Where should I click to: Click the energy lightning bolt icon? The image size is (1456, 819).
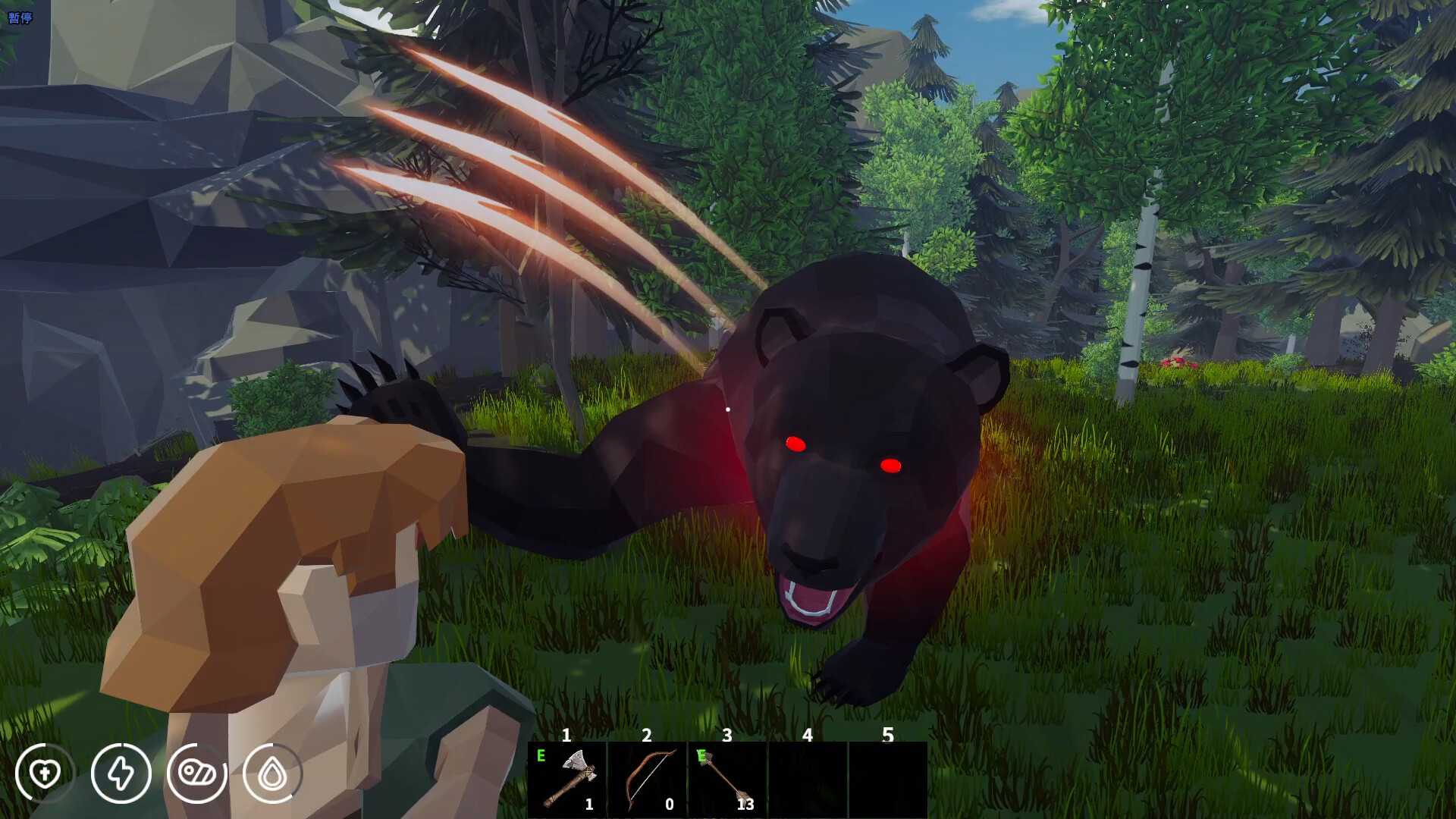(121, 773)
